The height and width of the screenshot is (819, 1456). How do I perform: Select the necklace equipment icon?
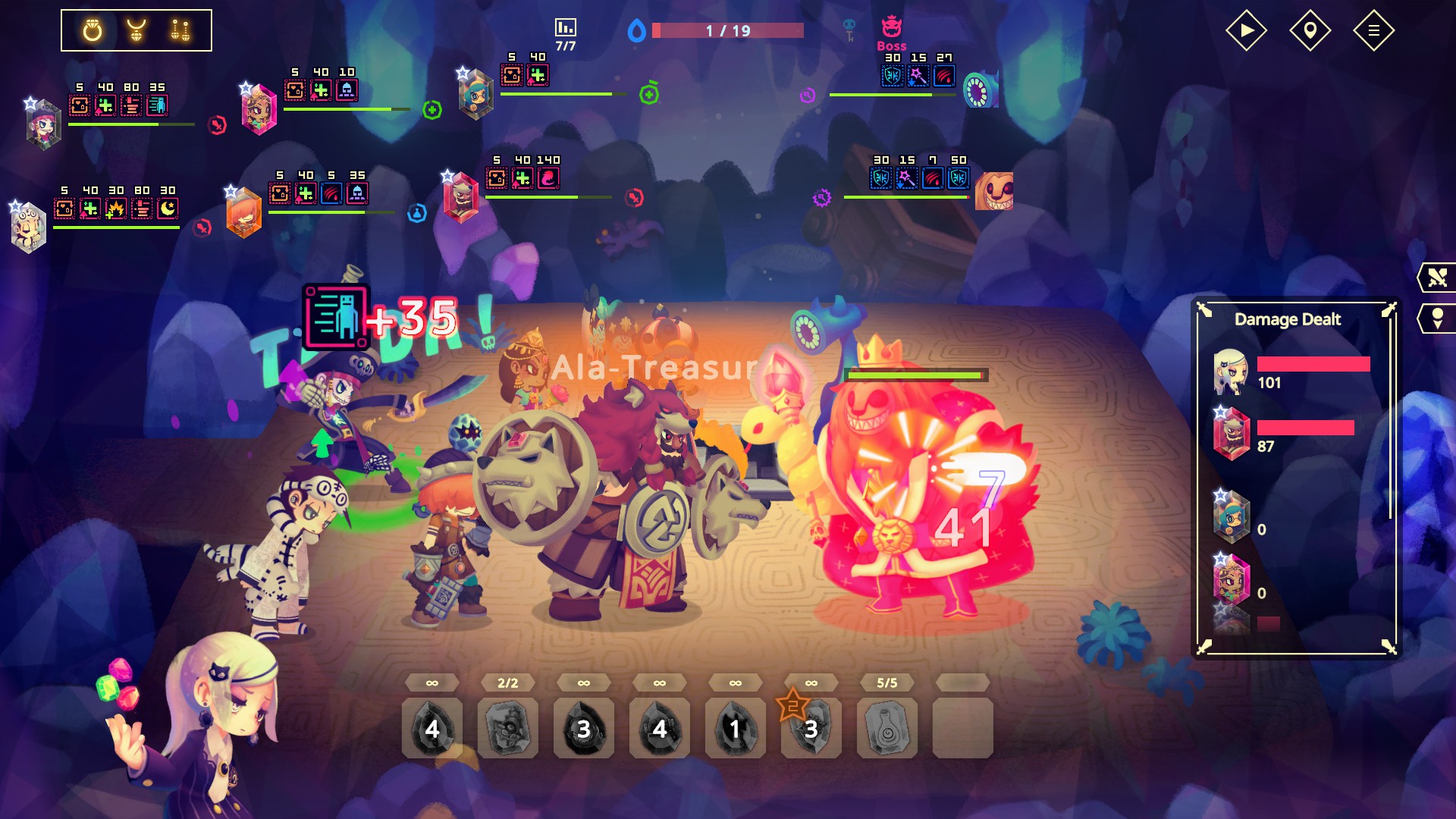(x=136, y=31)
